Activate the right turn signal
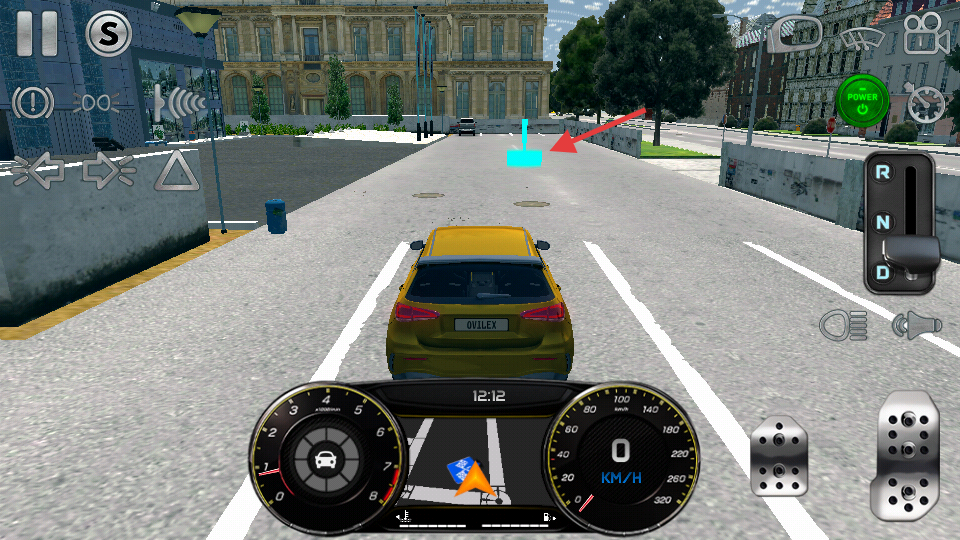This screenshot has height=540, width=960. pos(108,171)
